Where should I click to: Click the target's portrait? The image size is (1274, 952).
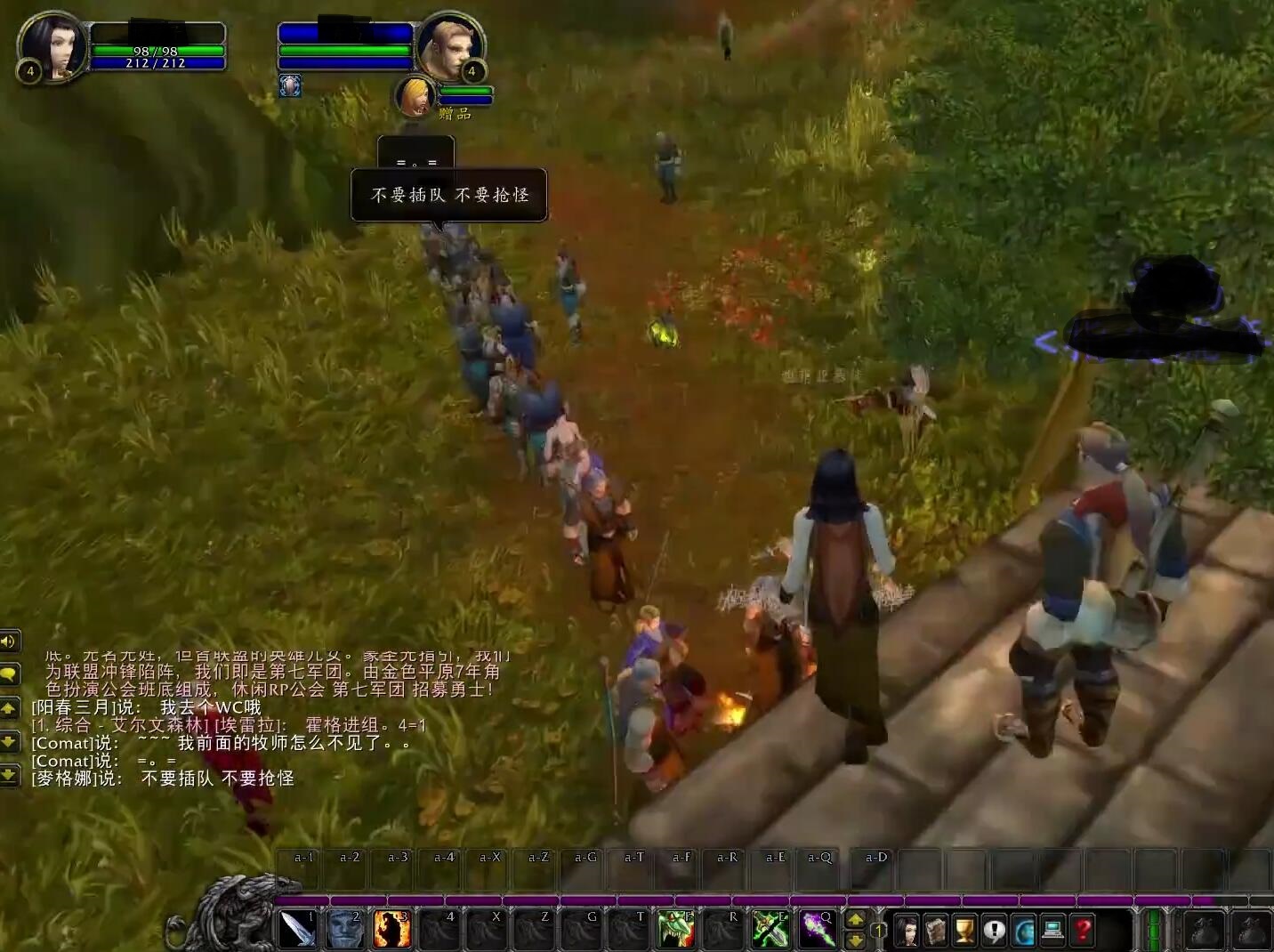450,46
